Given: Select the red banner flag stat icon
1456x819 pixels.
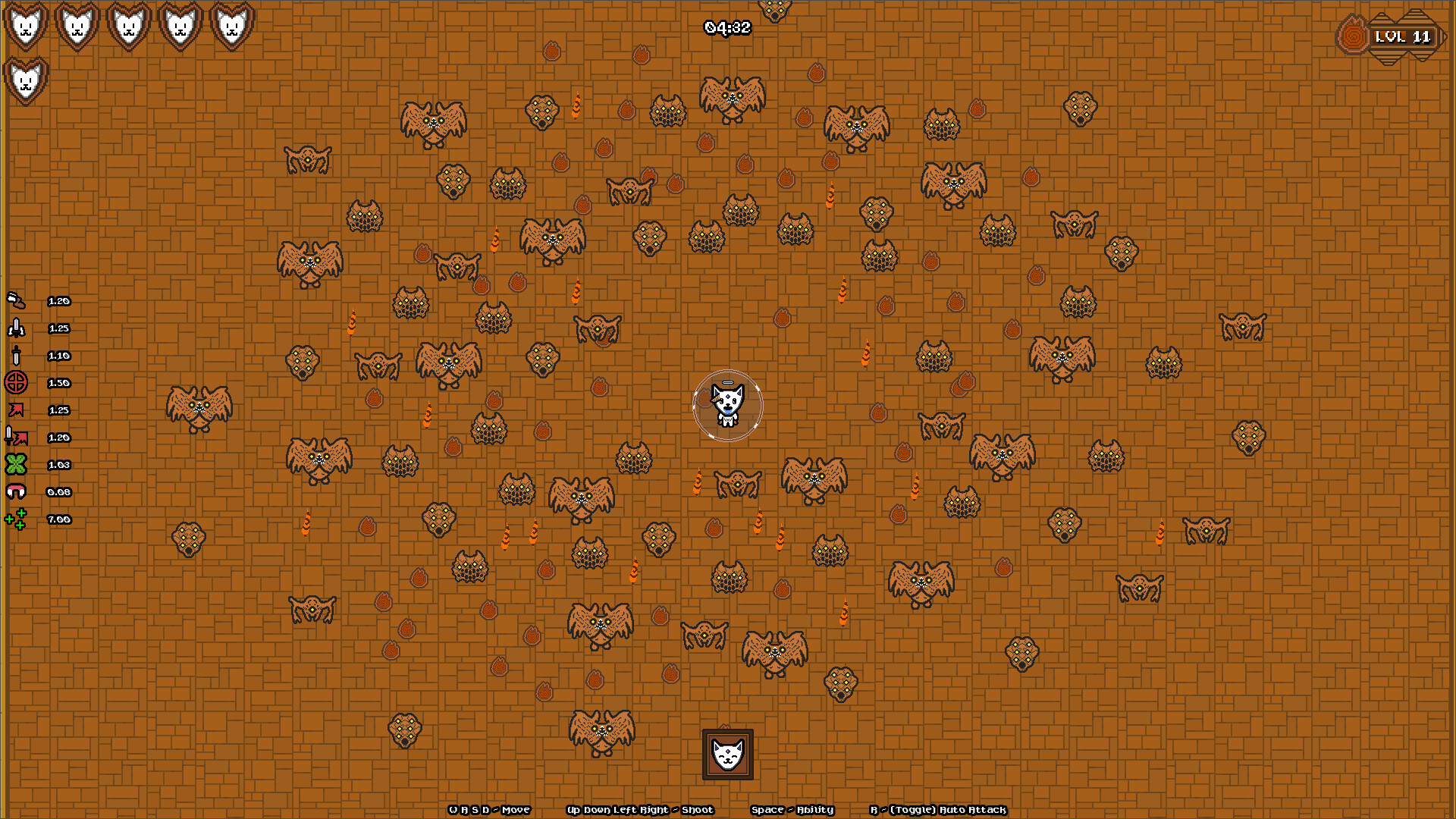Looking at the screenshot, I should click(x=17, y=410).
